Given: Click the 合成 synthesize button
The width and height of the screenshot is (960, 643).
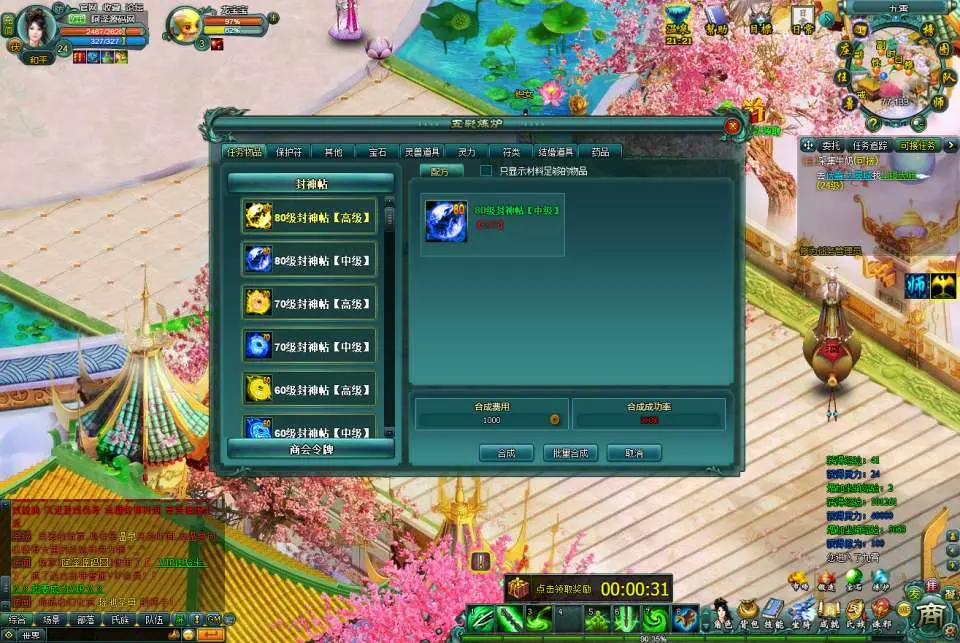Looking at the screenshot, I should 507,453.
